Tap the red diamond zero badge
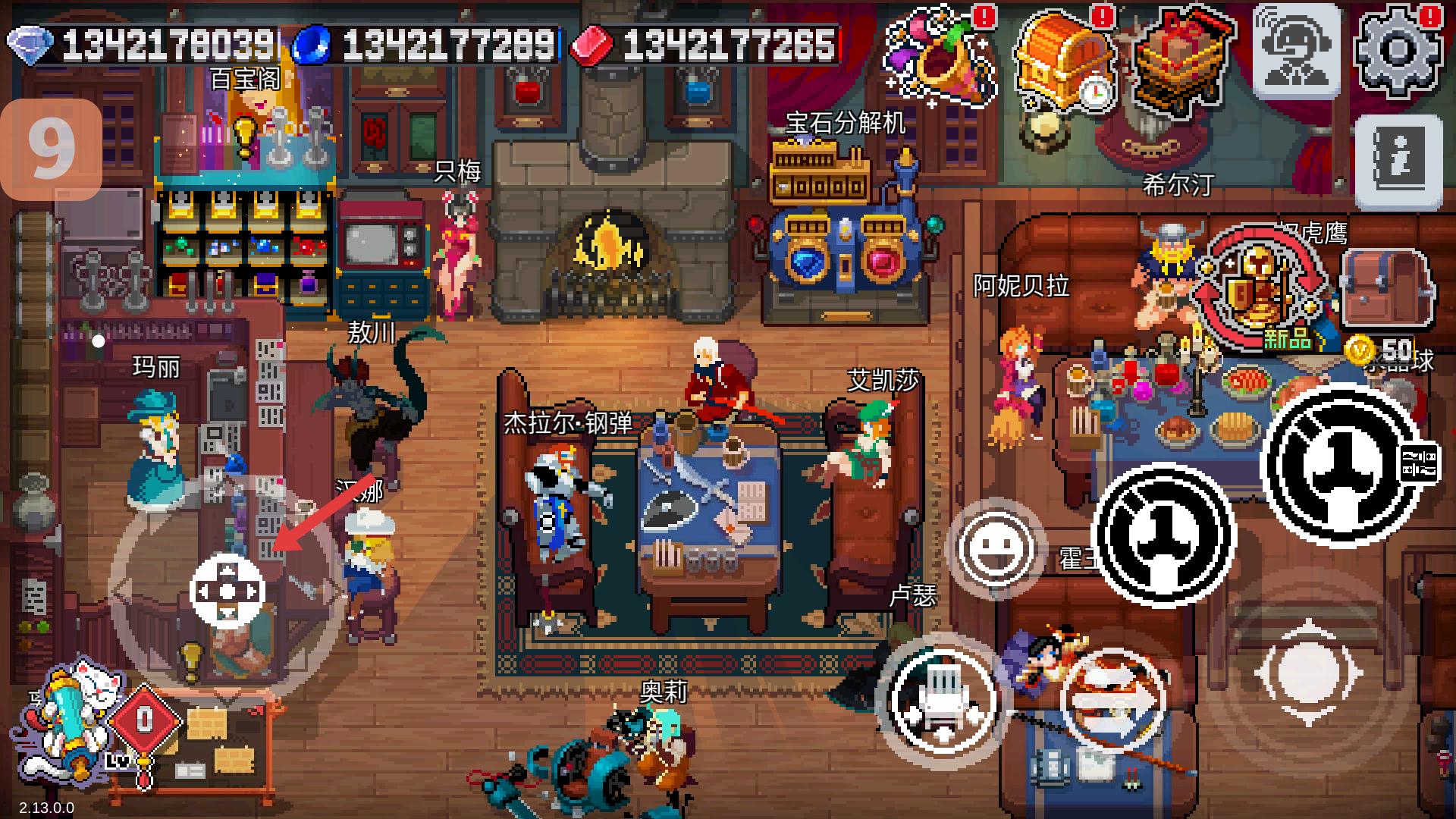 (145, 722)
